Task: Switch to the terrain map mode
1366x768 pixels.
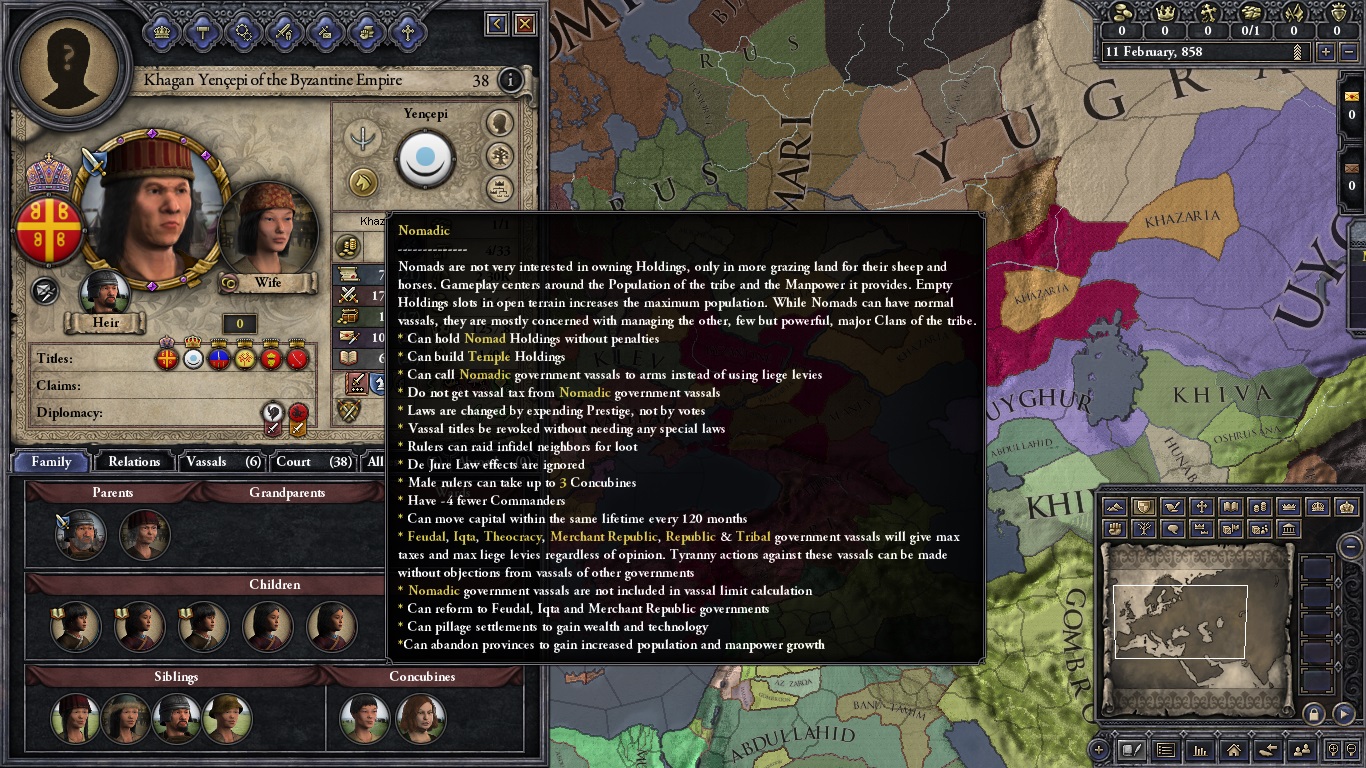Action: [x=1114, y=506]
